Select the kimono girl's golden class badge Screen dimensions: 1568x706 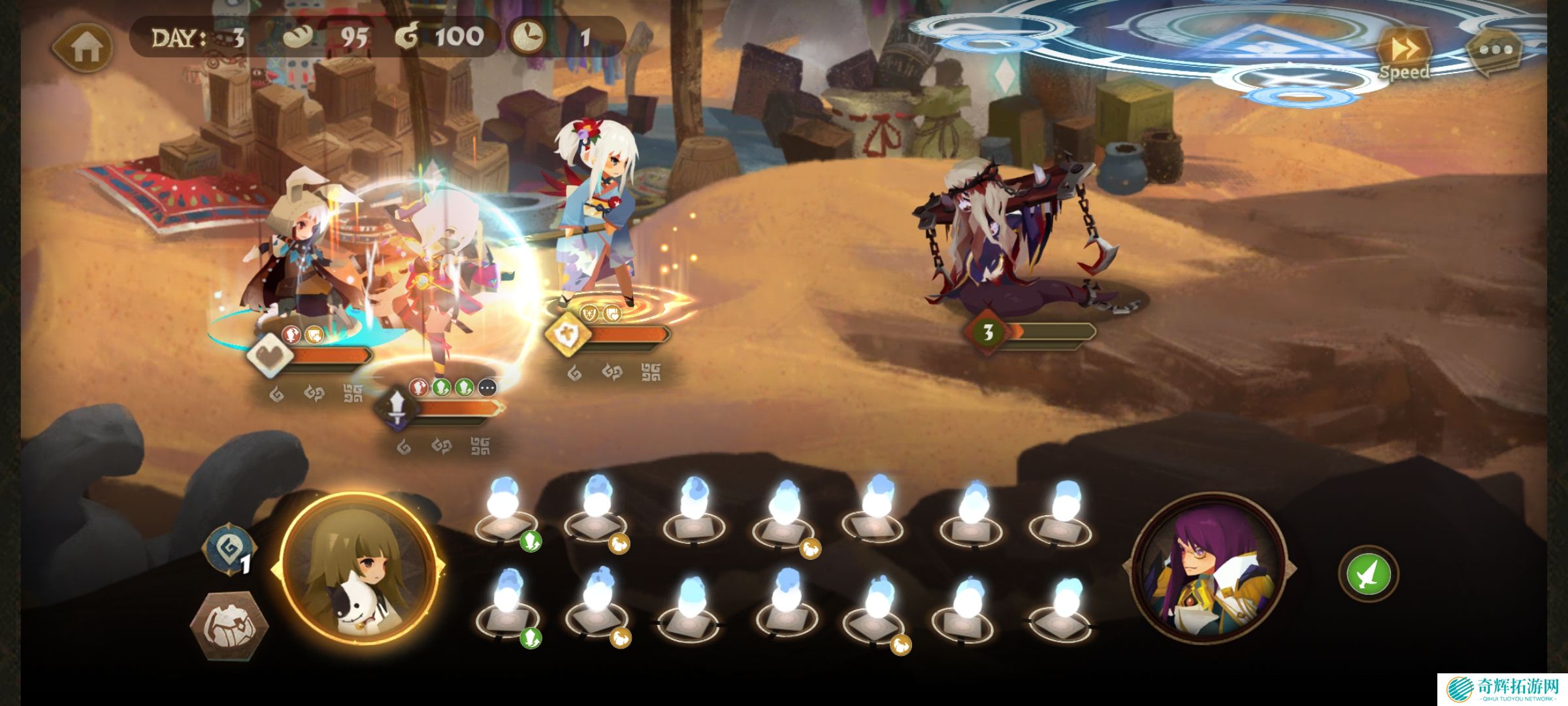568,334
